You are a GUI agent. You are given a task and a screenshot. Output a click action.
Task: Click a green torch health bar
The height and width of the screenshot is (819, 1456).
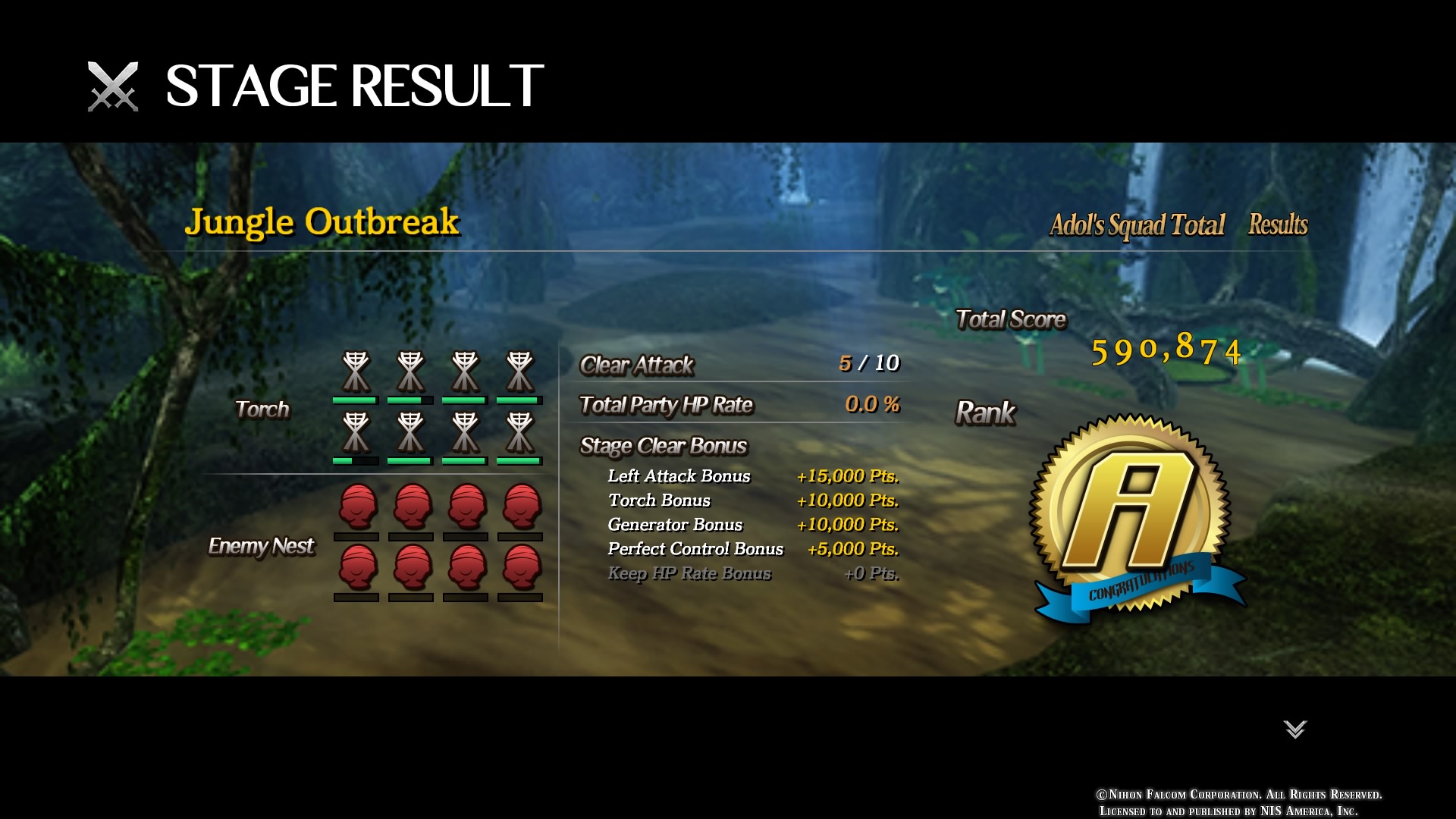355,401
